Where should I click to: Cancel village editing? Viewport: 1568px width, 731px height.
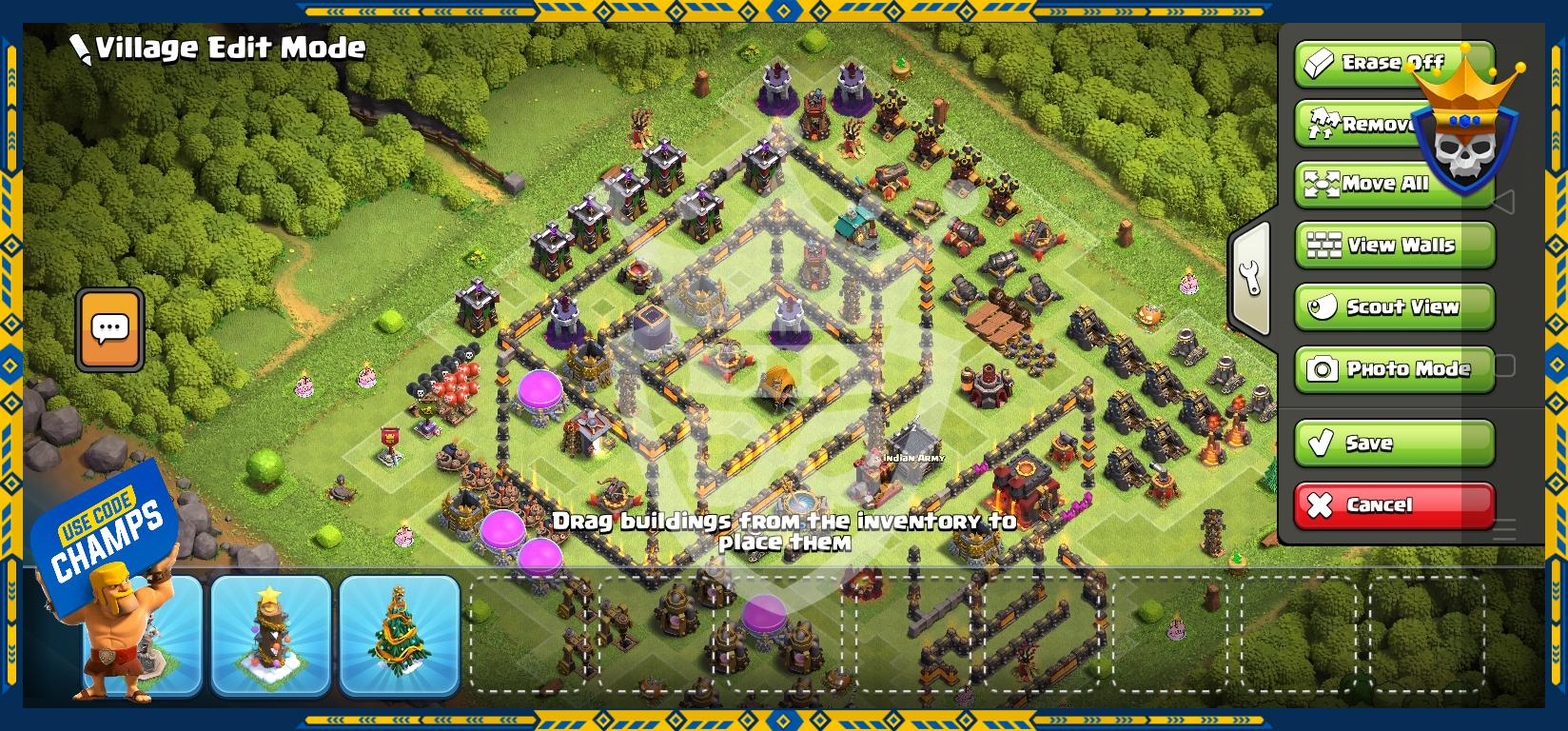pos(1395,504)
